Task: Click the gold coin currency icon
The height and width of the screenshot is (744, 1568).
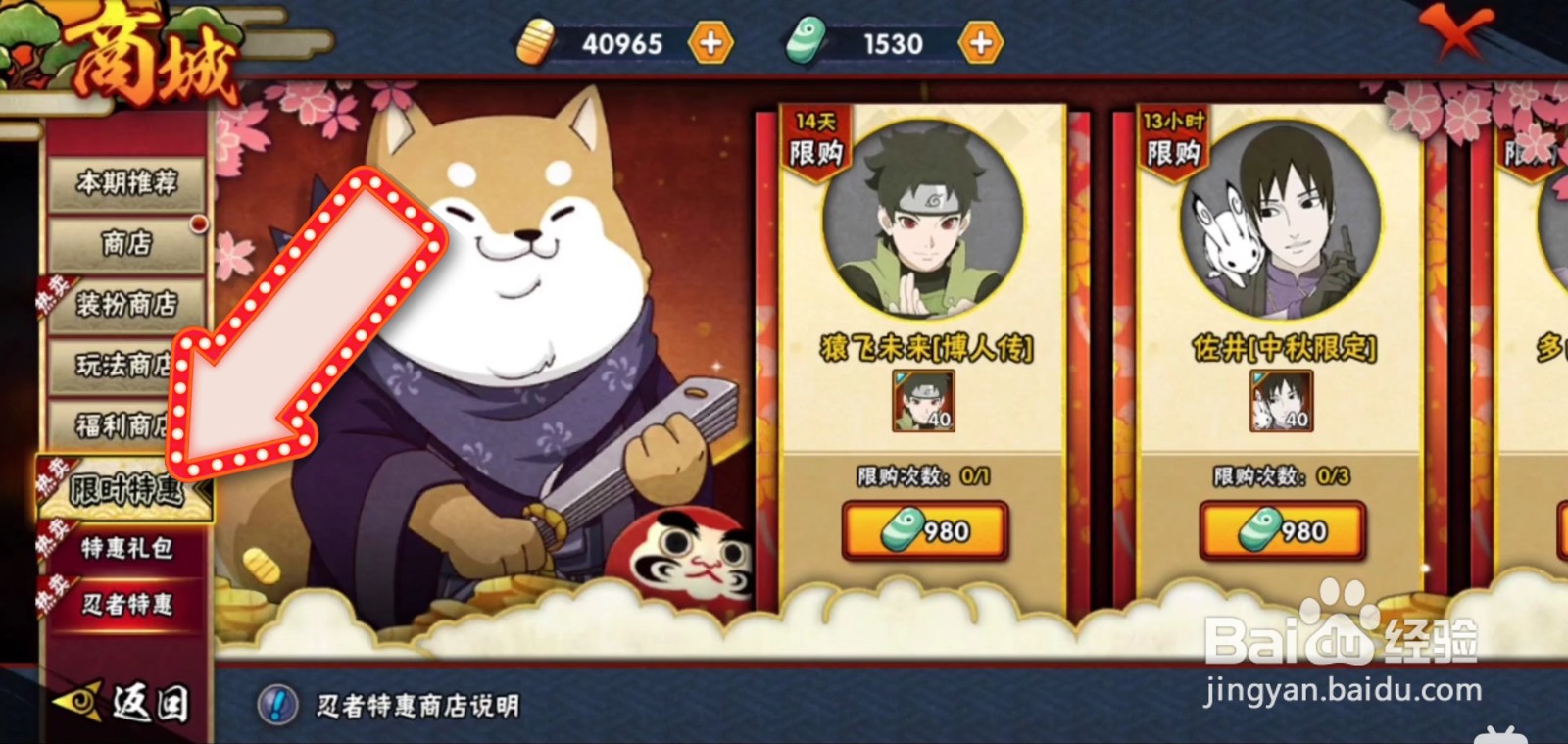Action: pyautogui.click(x=535, y=41)
